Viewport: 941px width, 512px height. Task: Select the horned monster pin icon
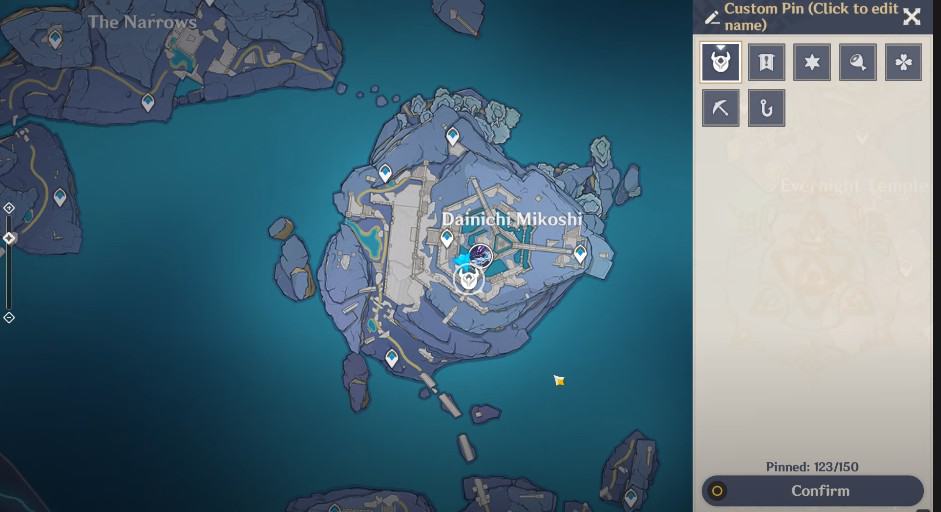point(720,62)
